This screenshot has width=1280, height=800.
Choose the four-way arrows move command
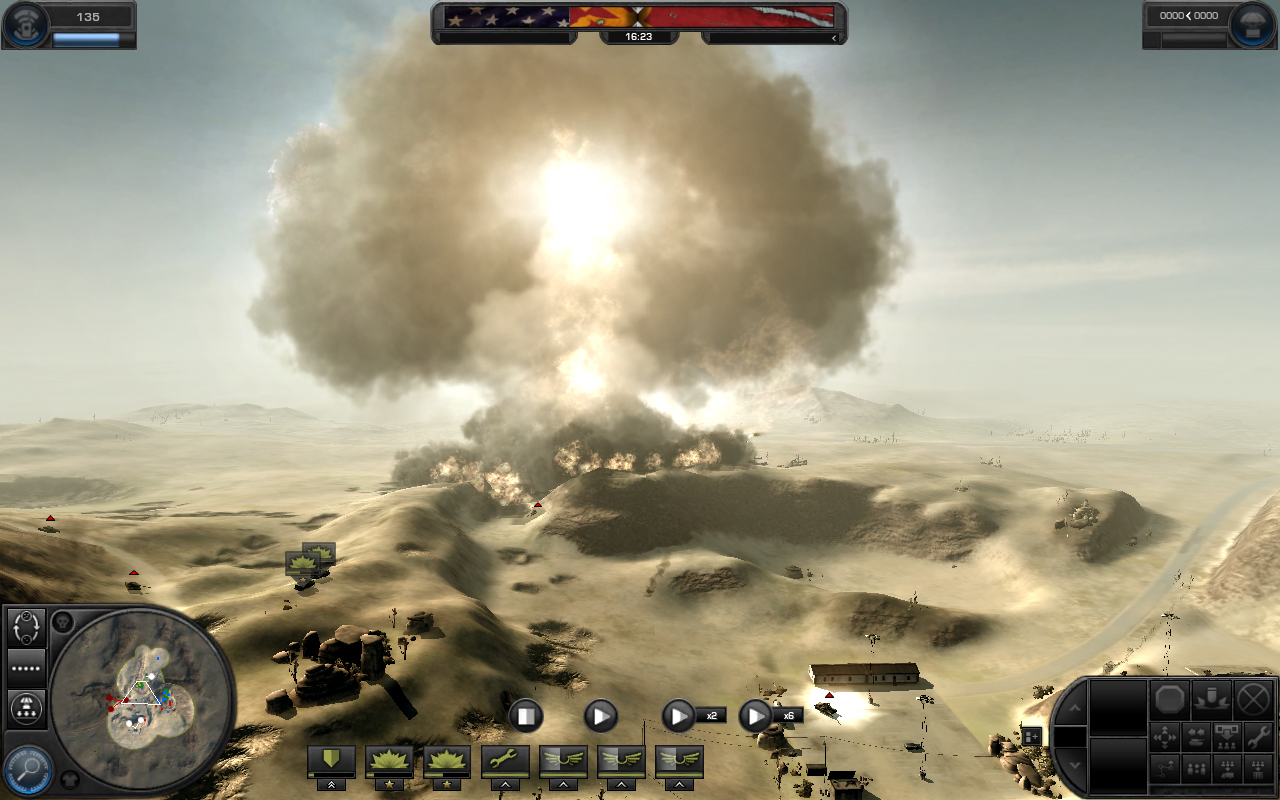pyautogui.click(x=1166, y=737)
